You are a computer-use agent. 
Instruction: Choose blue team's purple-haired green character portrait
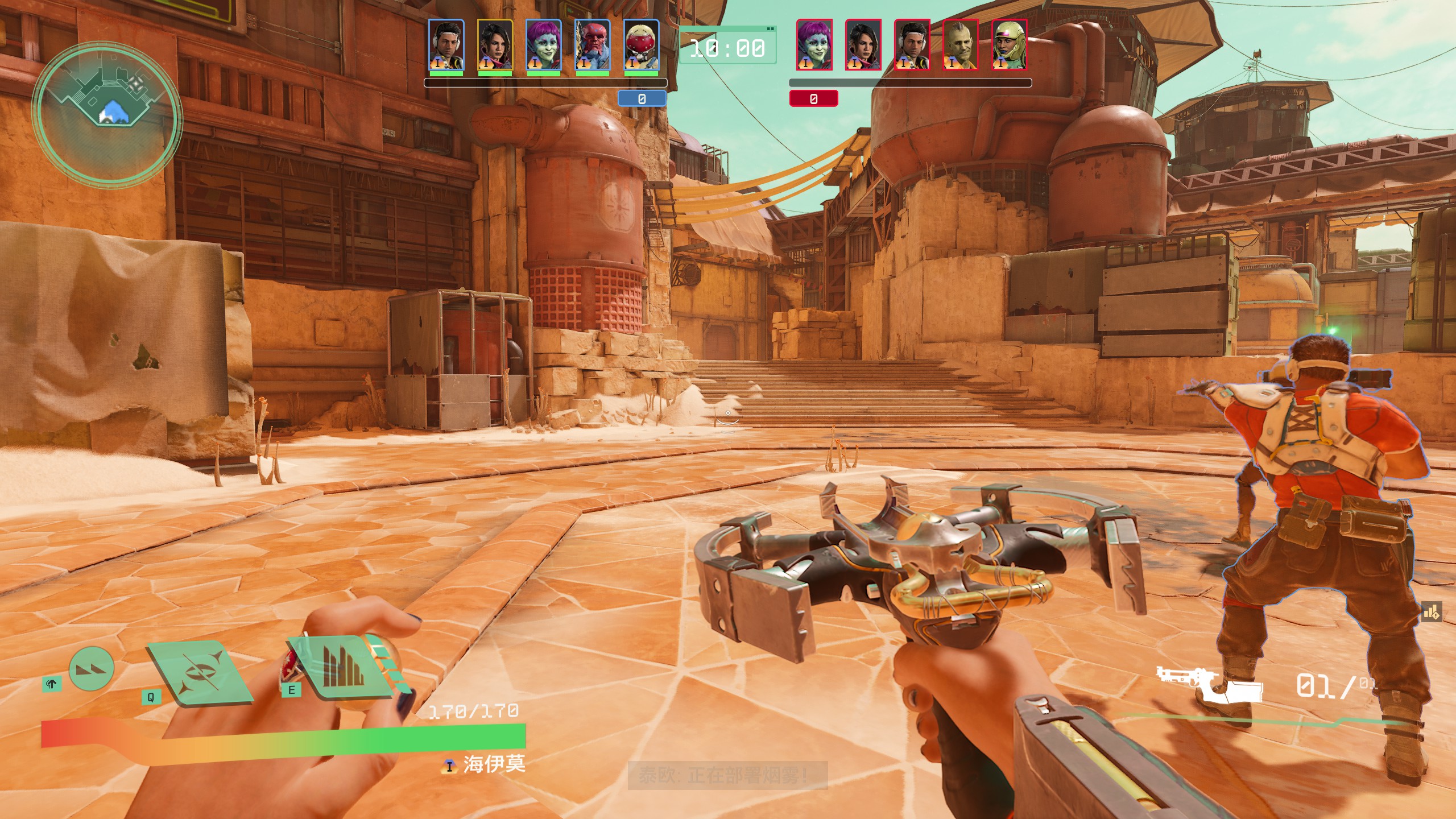coord(544,45)
